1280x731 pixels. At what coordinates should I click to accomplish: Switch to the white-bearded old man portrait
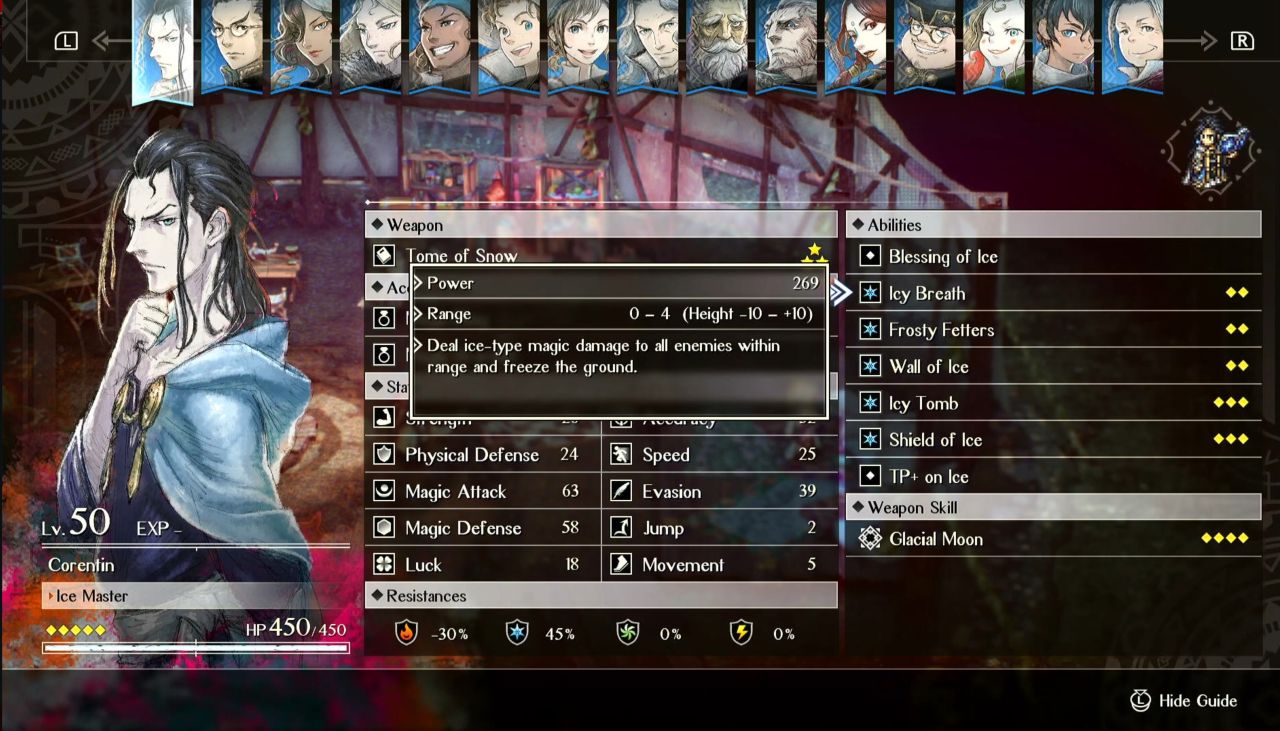pyautogui.click(x=717, y=46)
